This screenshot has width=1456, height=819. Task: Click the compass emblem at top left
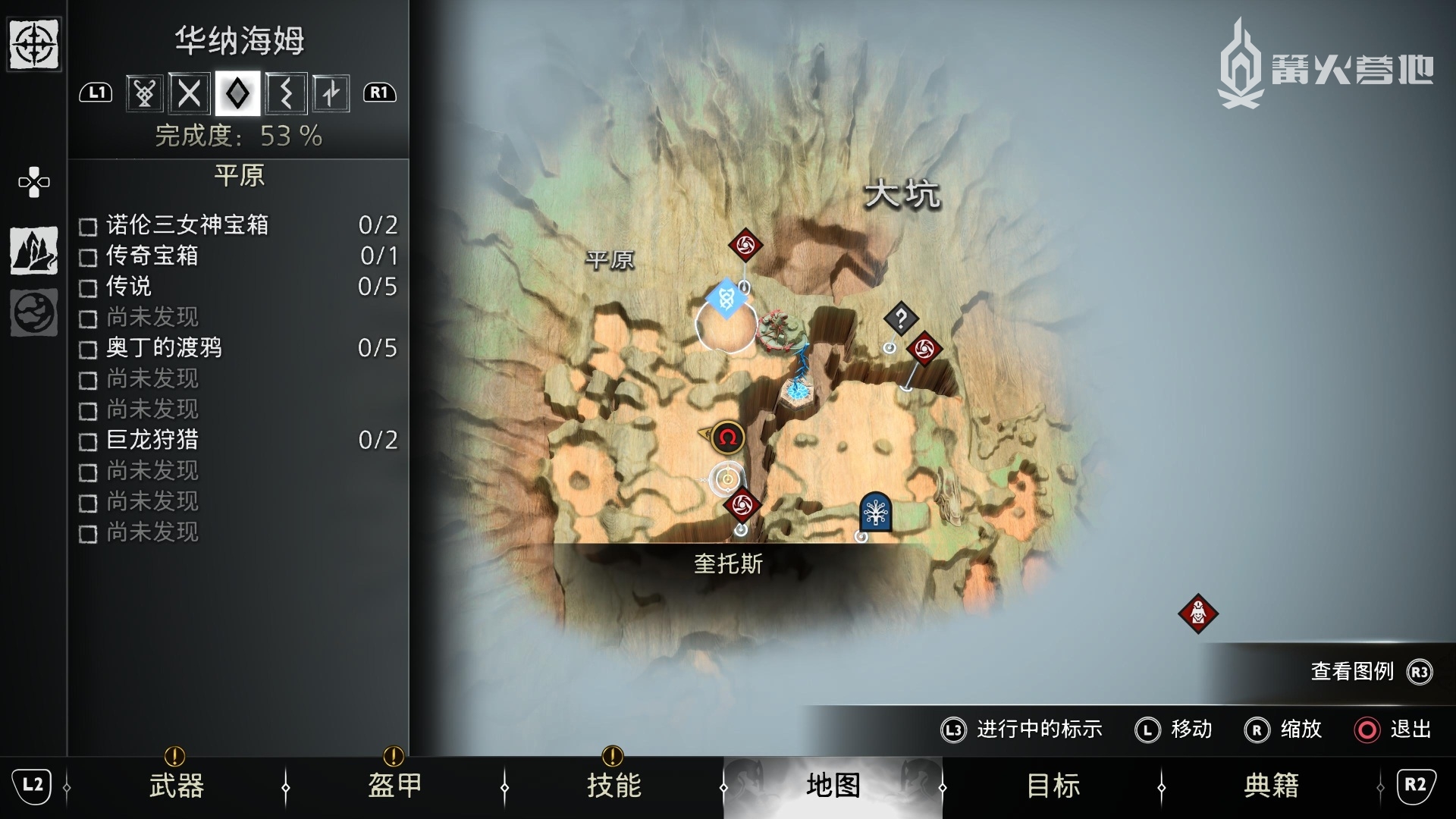[x=34, y=45]
